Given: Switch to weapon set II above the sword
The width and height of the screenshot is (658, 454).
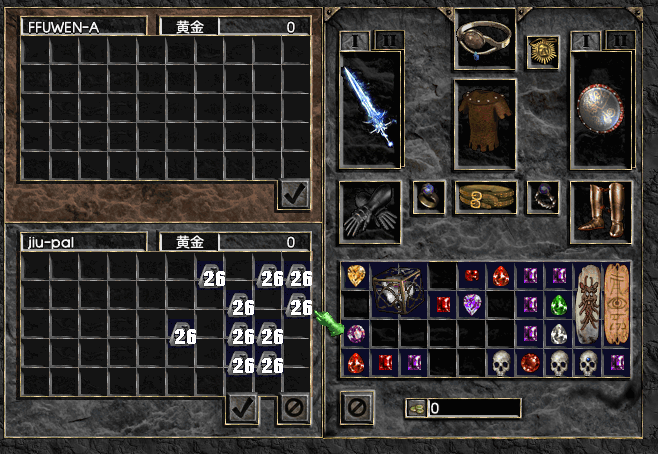Looking at the screenshot, I should coord(390,40).
